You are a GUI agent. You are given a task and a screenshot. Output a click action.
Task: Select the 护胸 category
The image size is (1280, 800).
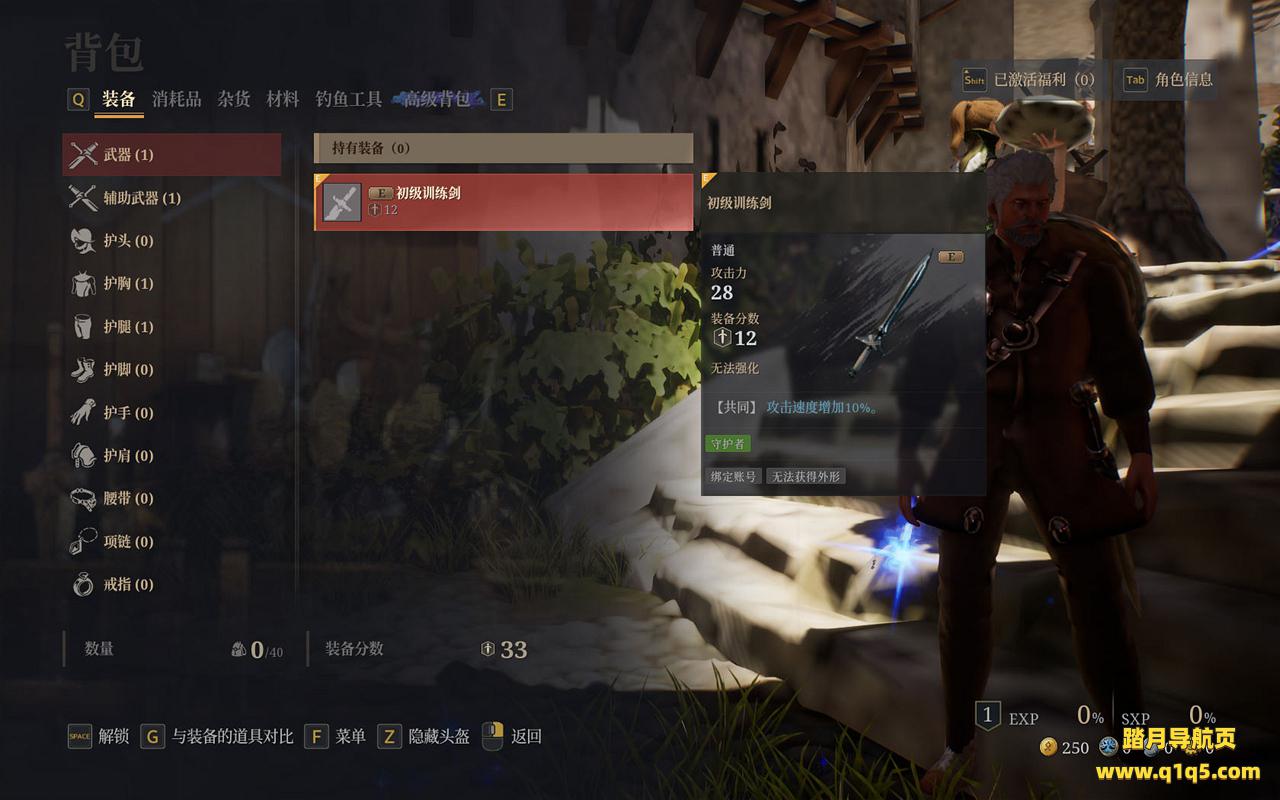click(x=128, y=284)
